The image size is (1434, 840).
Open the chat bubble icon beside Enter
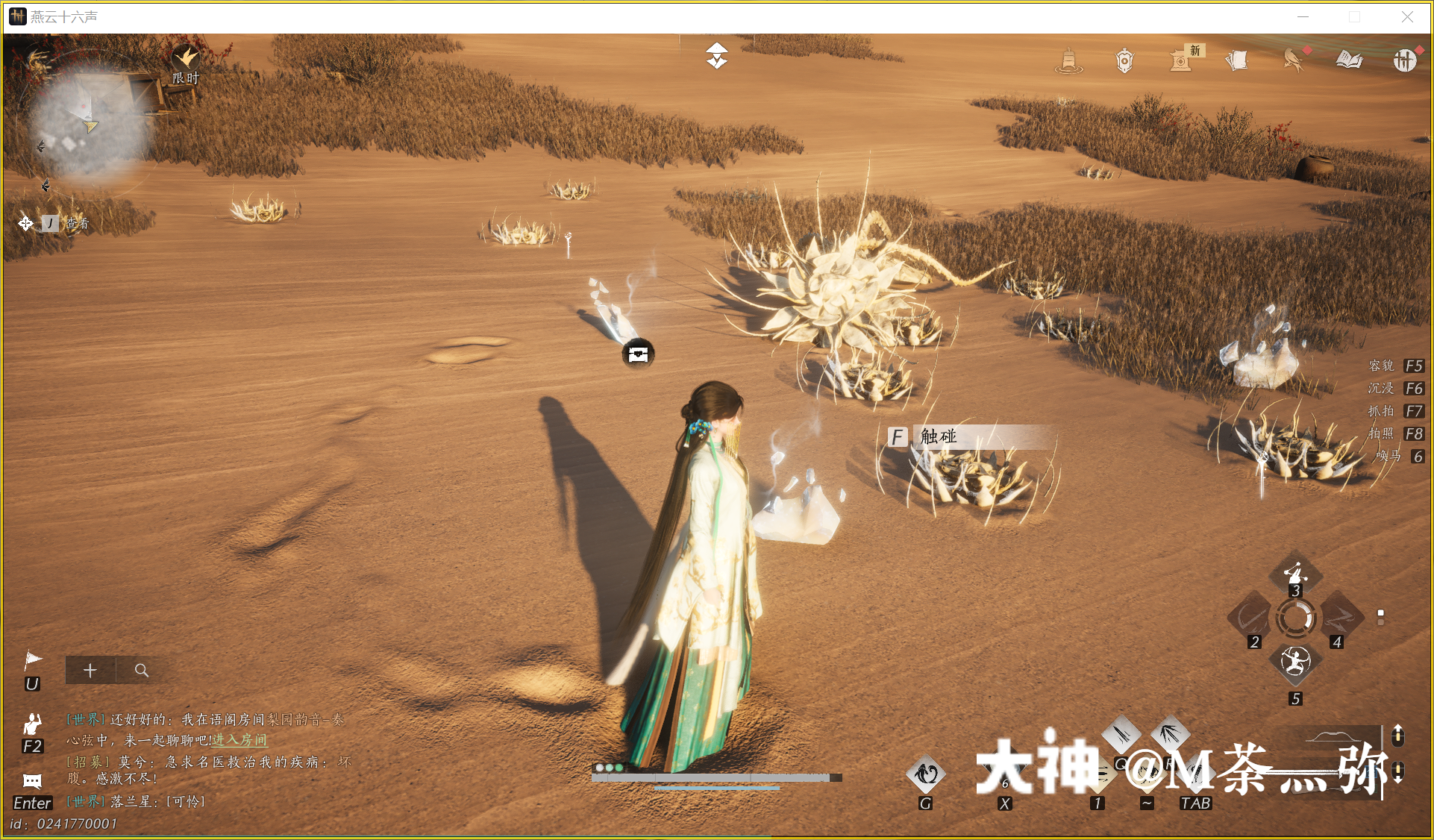32,781
